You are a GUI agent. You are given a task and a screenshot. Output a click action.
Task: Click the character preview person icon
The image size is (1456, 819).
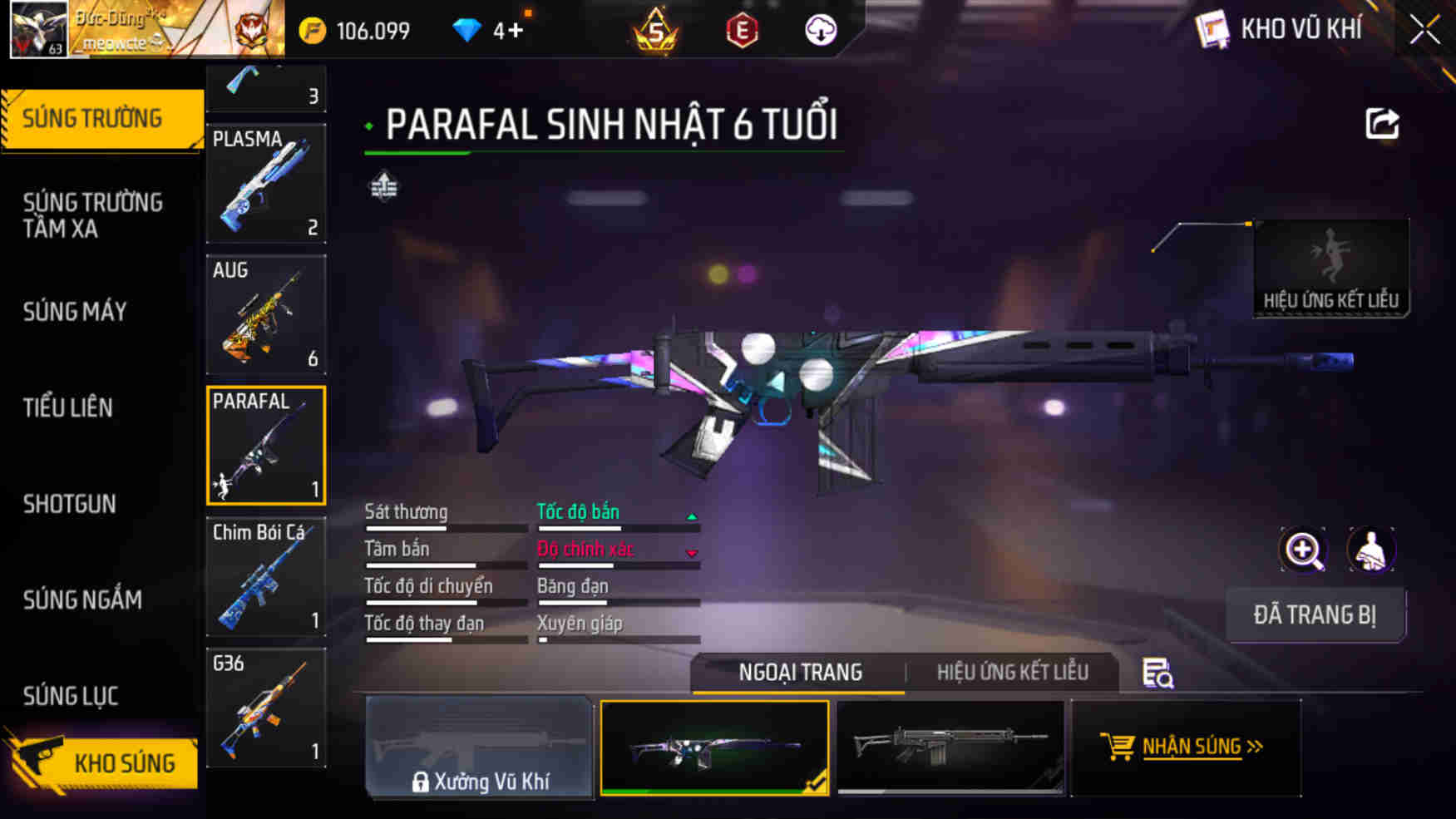point(1370,550)
